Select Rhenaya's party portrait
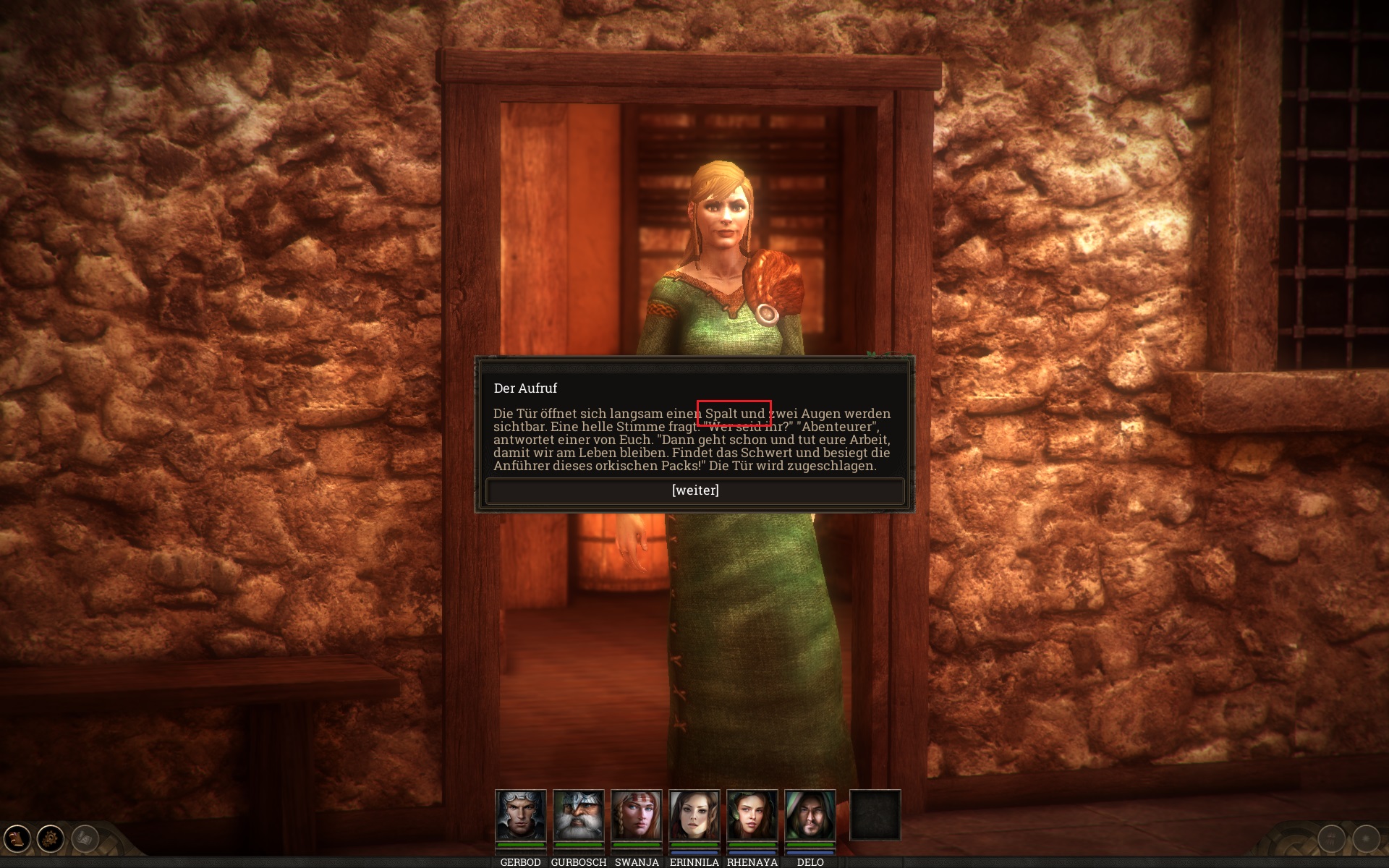This screenshot has width=1389, height=868. pyautogui.click(x=752, y=815)
